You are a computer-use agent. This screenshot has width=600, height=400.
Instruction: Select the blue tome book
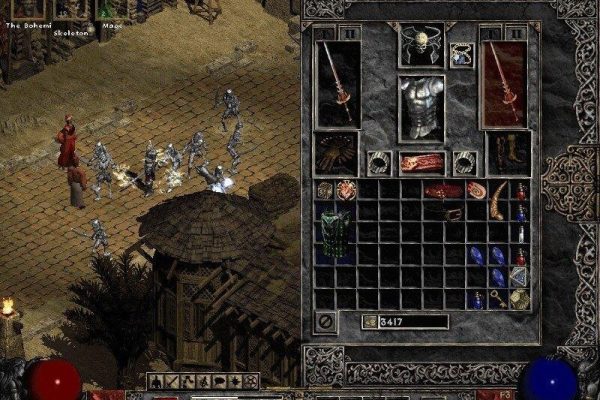click(519, 276)
